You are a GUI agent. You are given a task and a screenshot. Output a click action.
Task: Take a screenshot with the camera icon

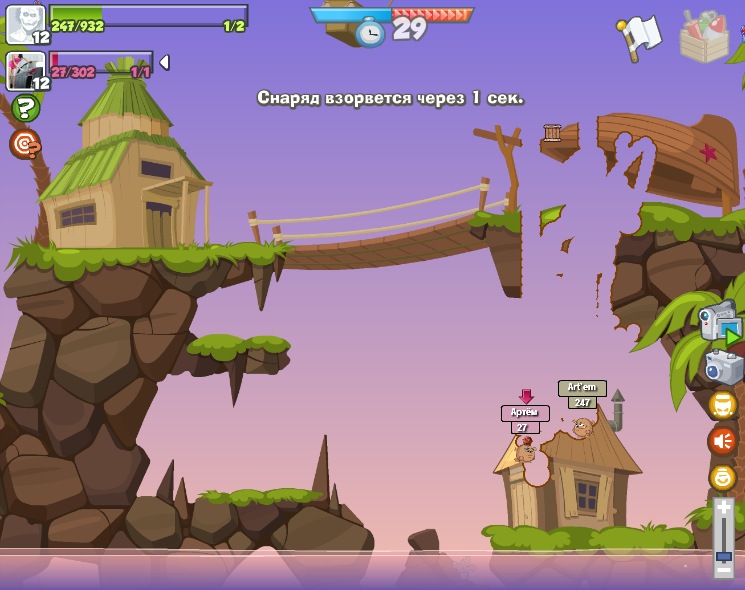point(723,367)
